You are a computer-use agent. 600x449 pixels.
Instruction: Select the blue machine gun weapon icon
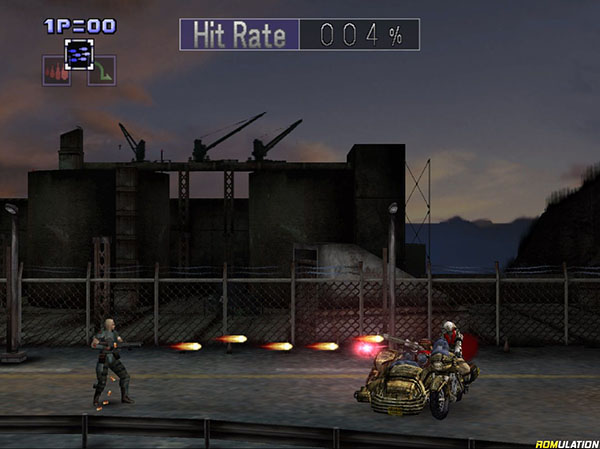tap(80, 53)
